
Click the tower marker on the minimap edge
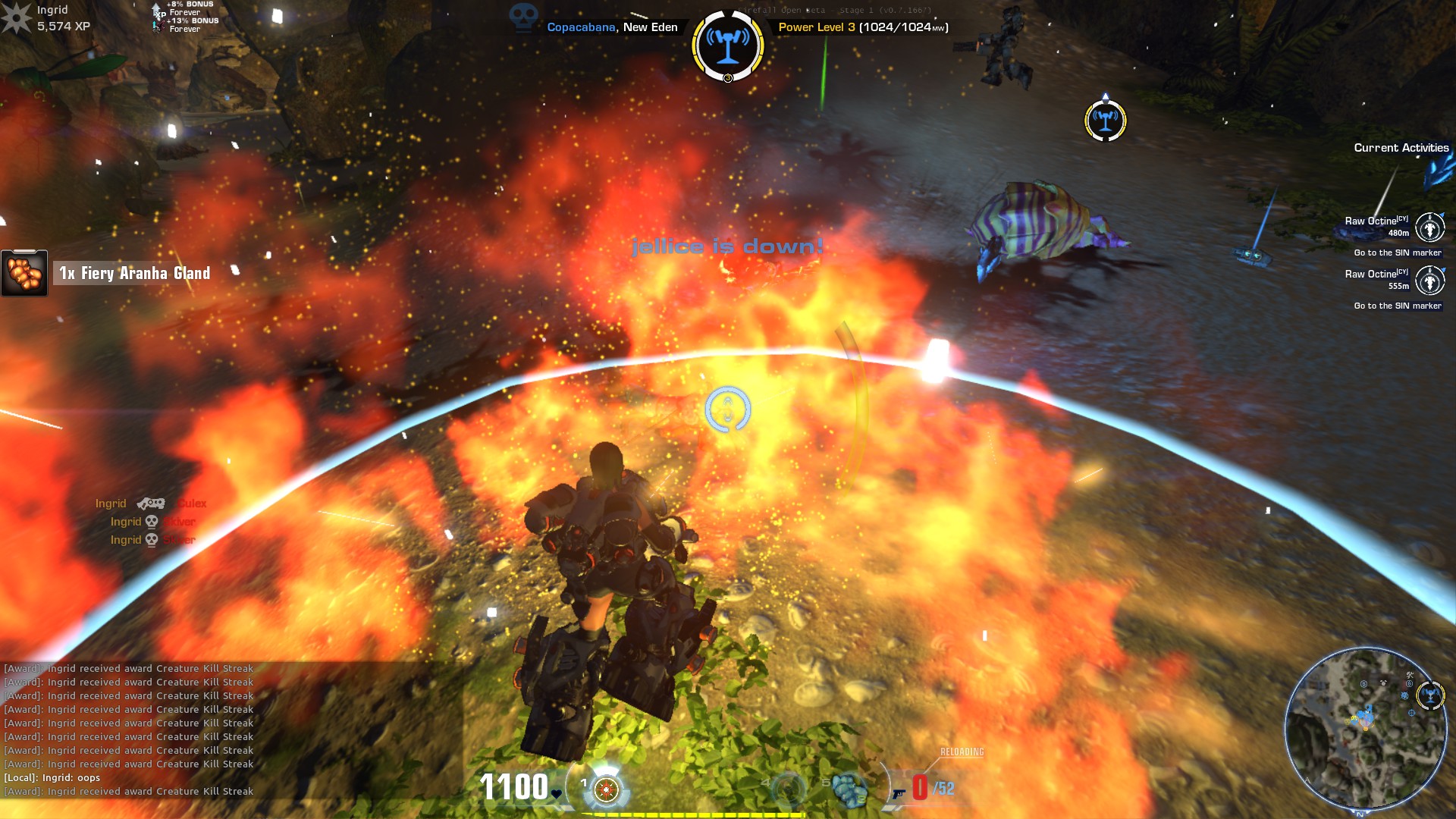[1430, 695]
